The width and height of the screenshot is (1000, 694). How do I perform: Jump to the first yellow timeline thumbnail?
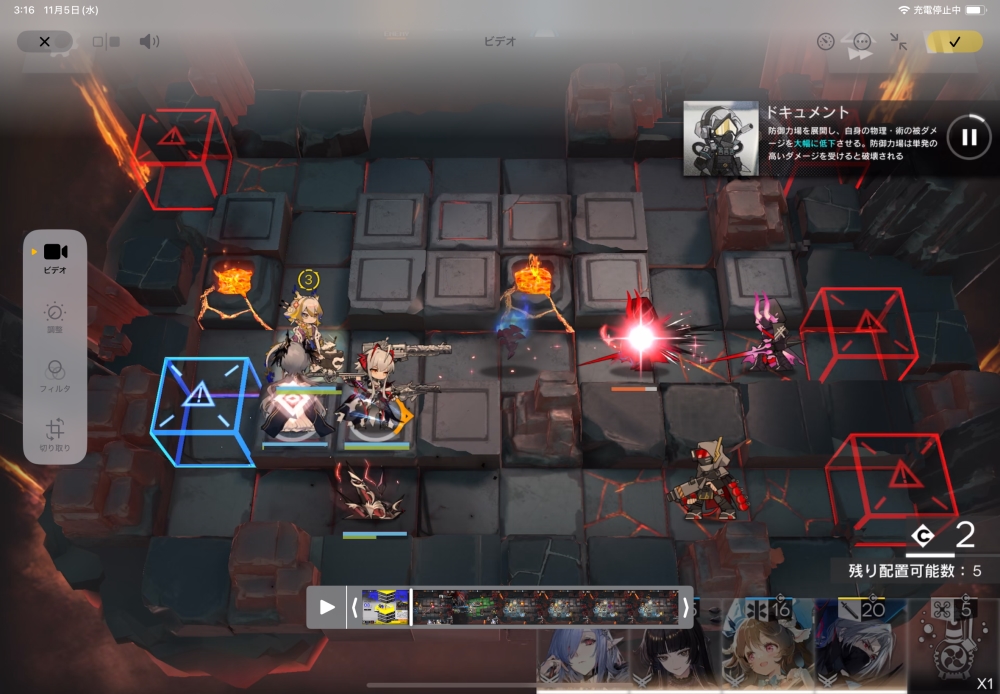(x=385, y=607)
